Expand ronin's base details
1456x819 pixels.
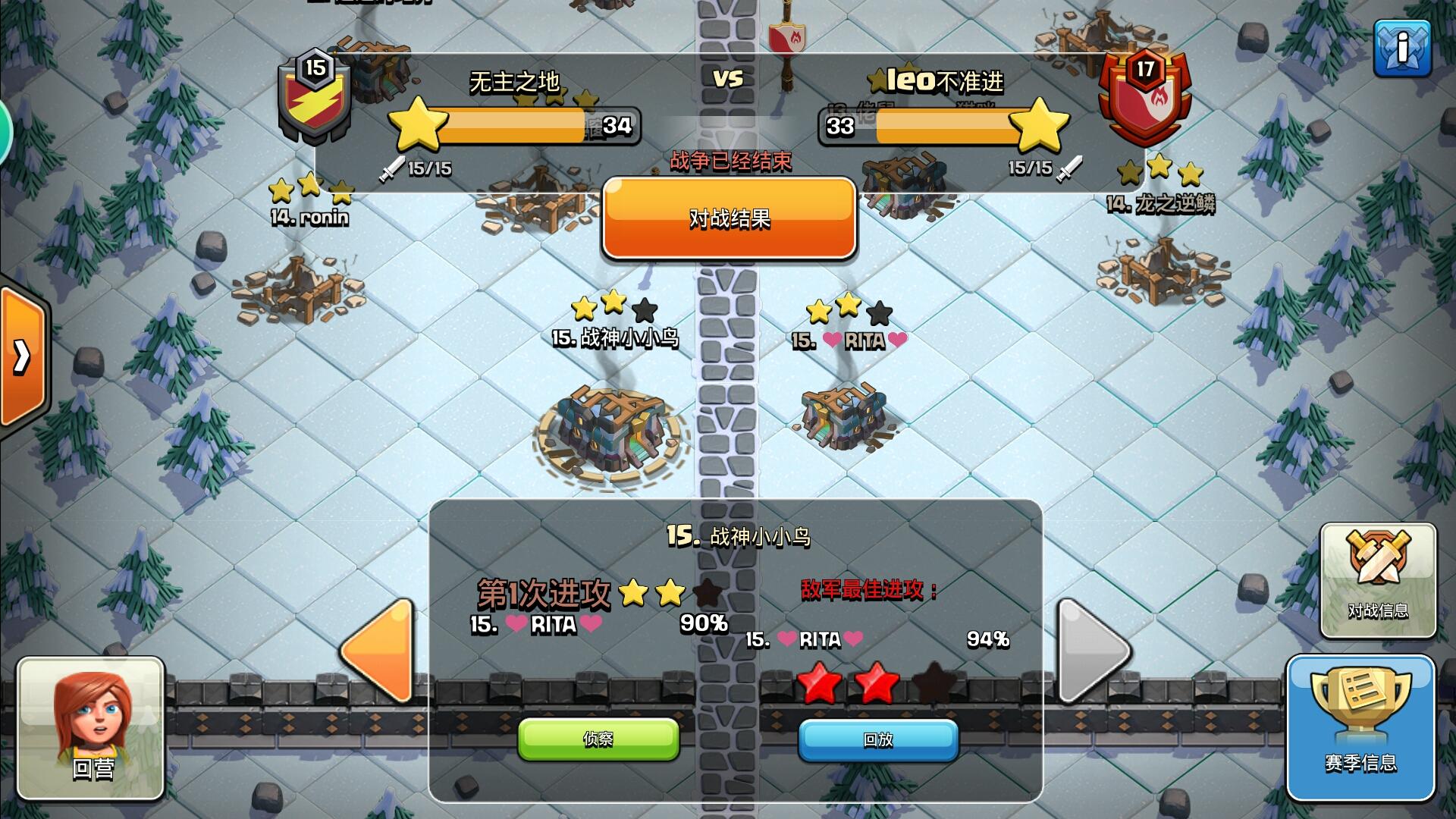[x=311, y=218]
